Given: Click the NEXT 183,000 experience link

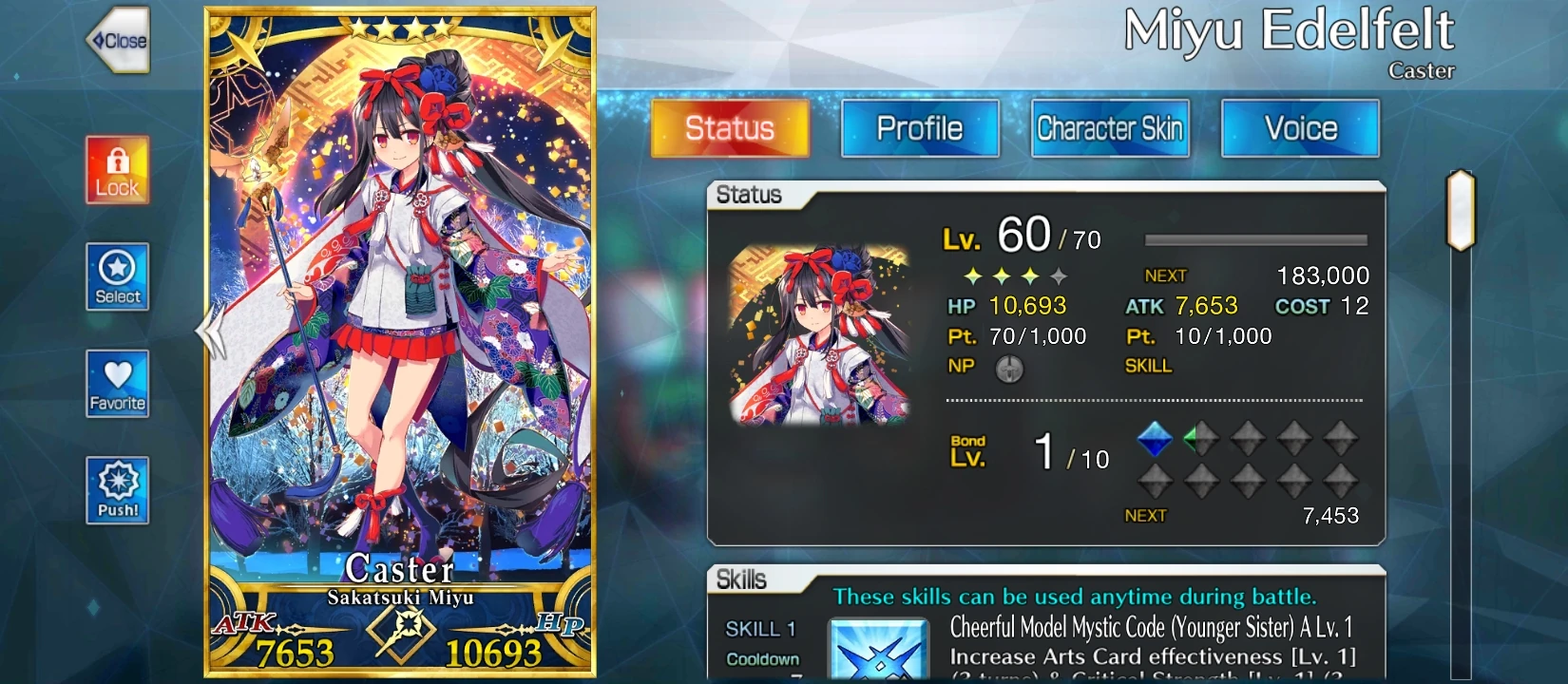Looking at the screenshot, I should tap(1254, 275).
